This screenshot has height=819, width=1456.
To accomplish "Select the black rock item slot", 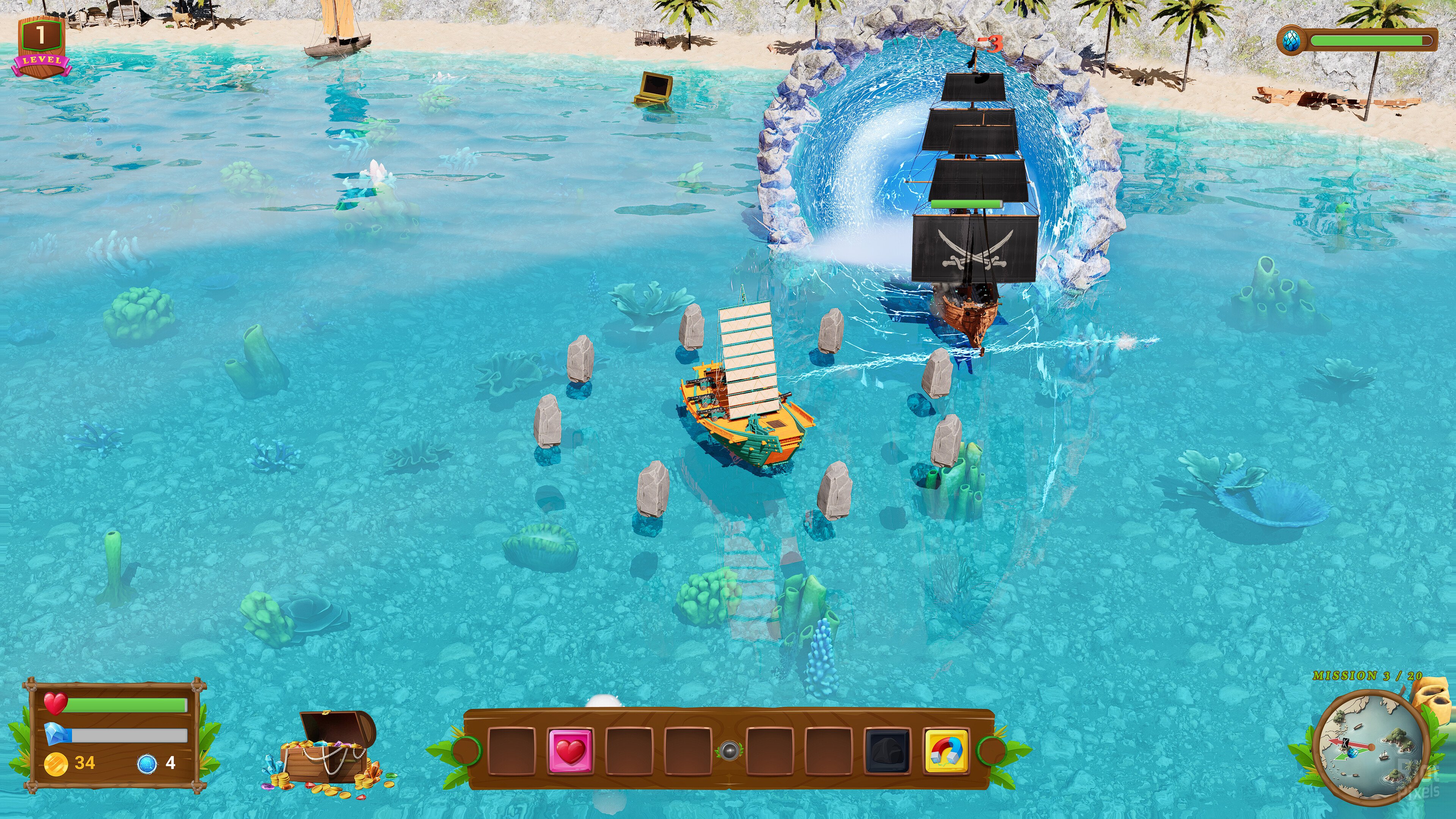I will pos(887,751).
